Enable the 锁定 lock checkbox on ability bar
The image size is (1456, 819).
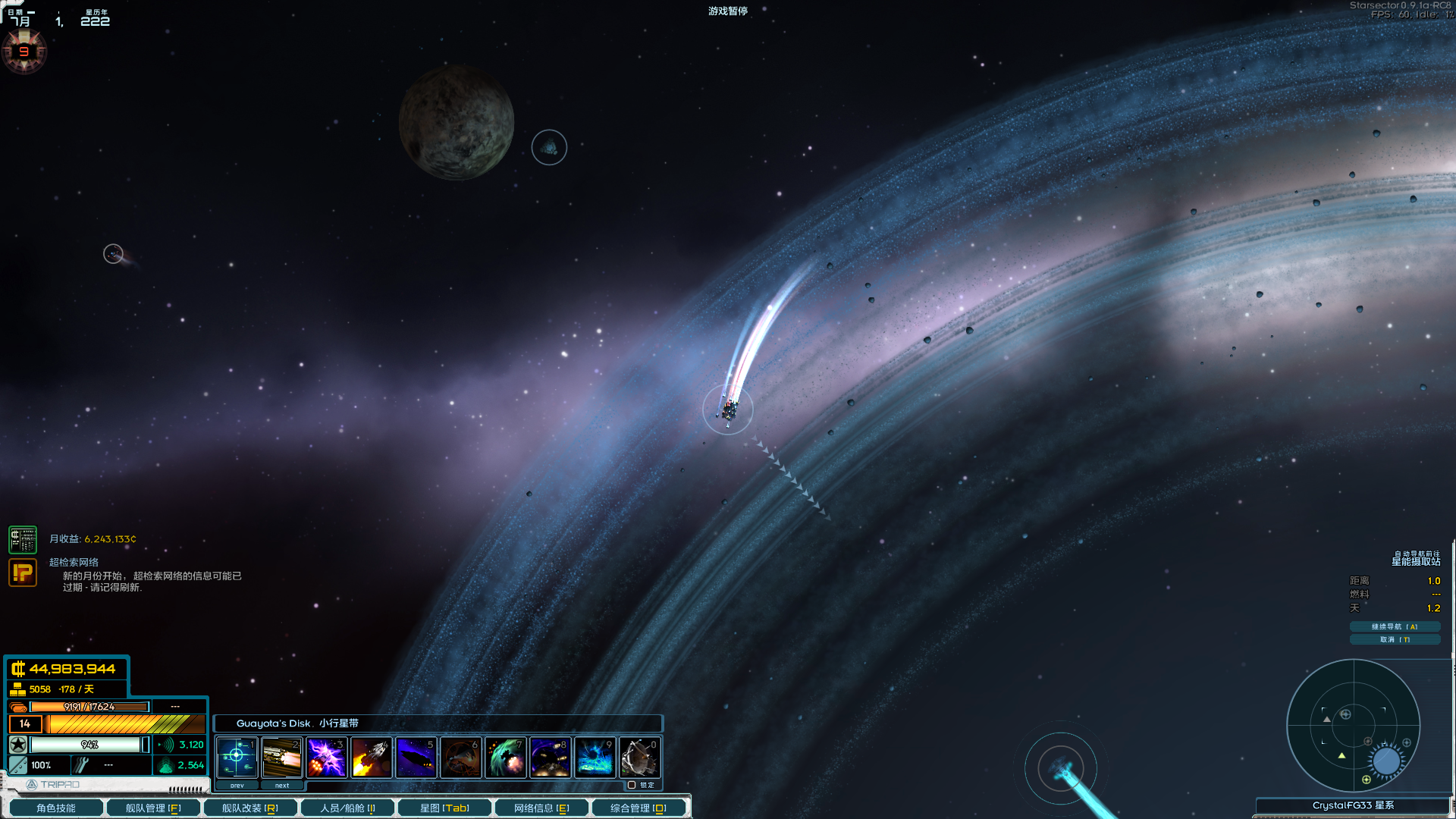point(632,785)
